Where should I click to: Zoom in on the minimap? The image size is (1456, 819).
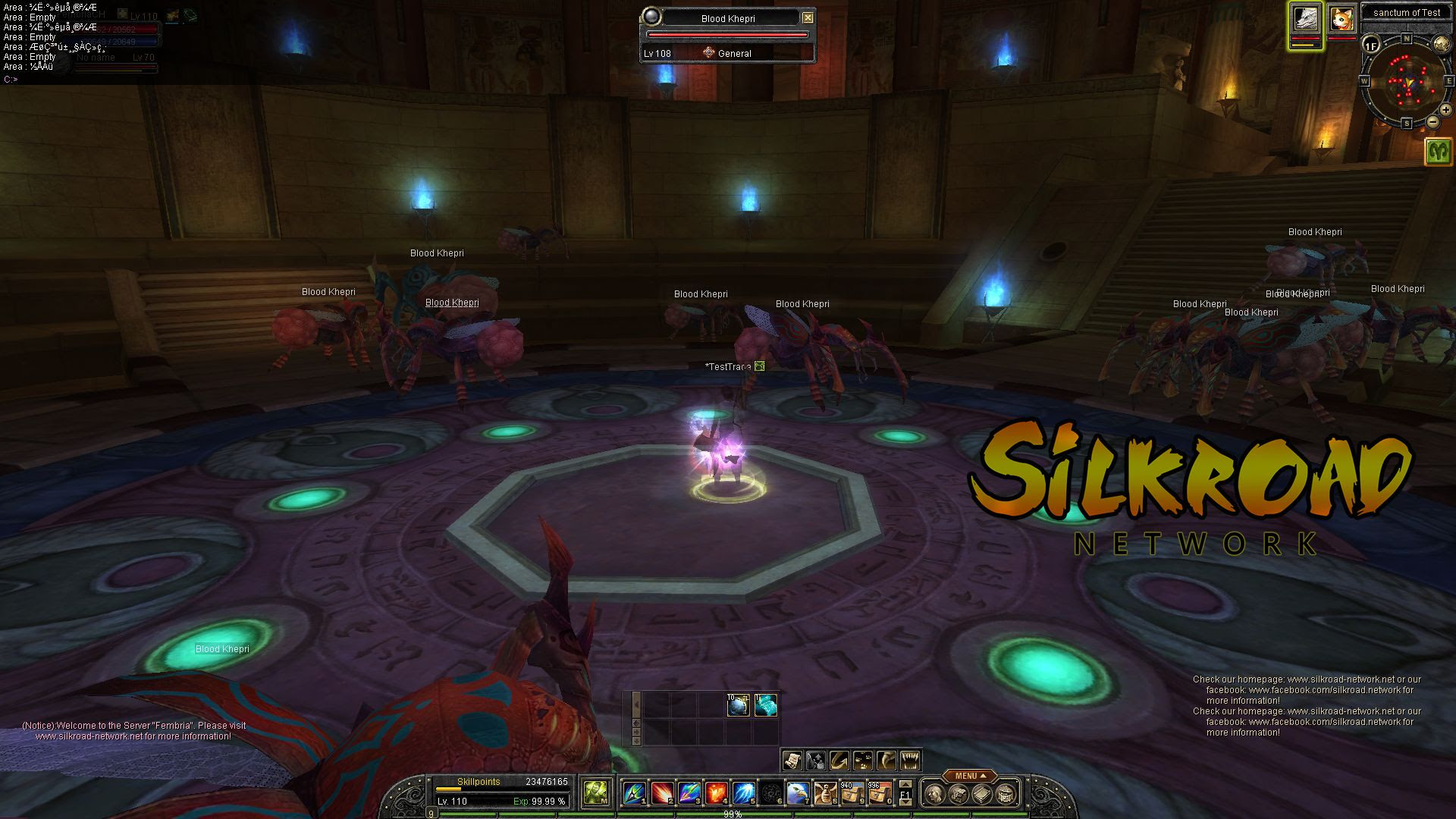tap(1445, 110)
